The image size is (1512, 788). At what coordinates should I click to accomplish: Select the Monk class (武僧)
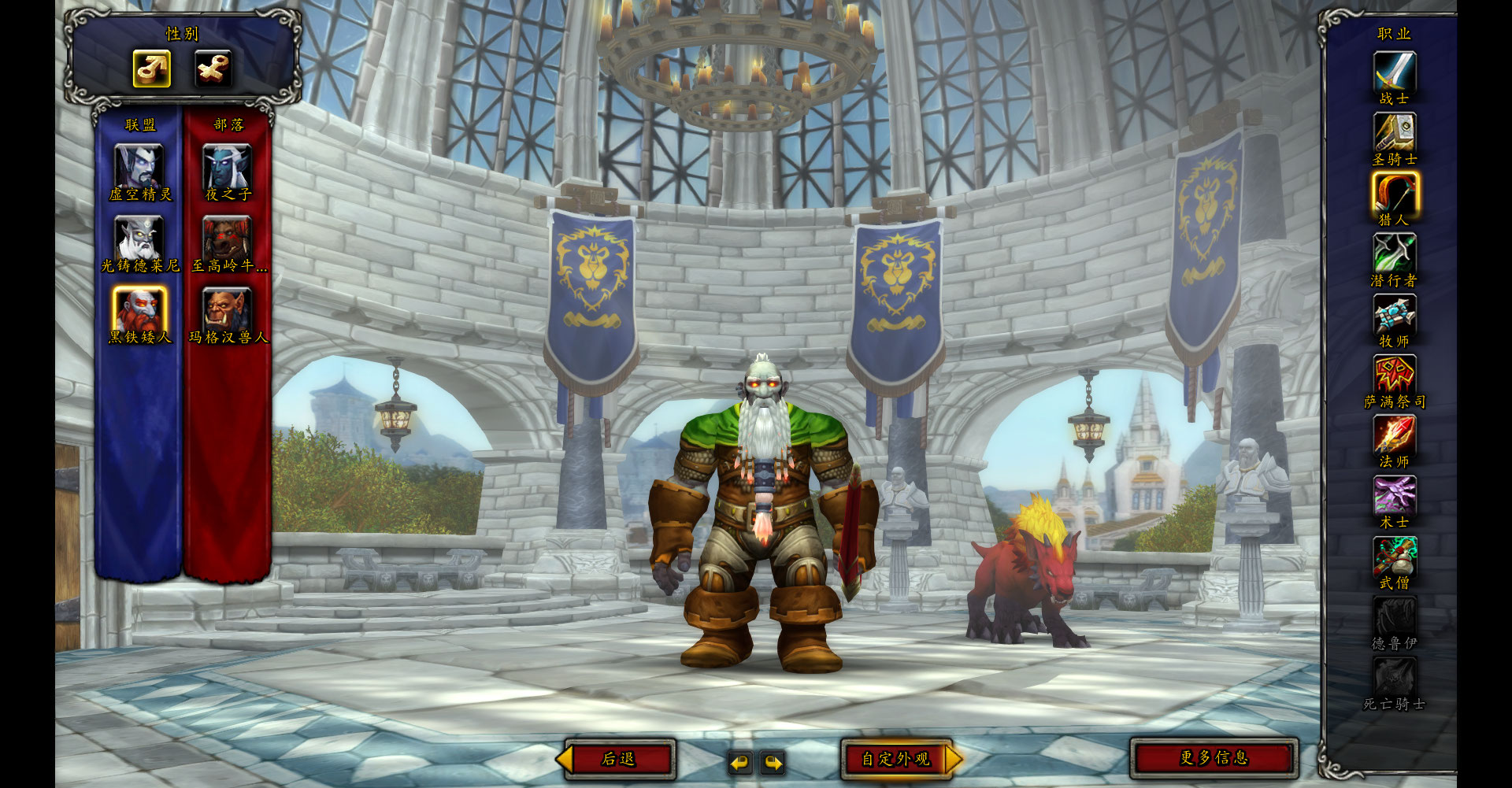pyautogui.click(x=1394, y=557)
